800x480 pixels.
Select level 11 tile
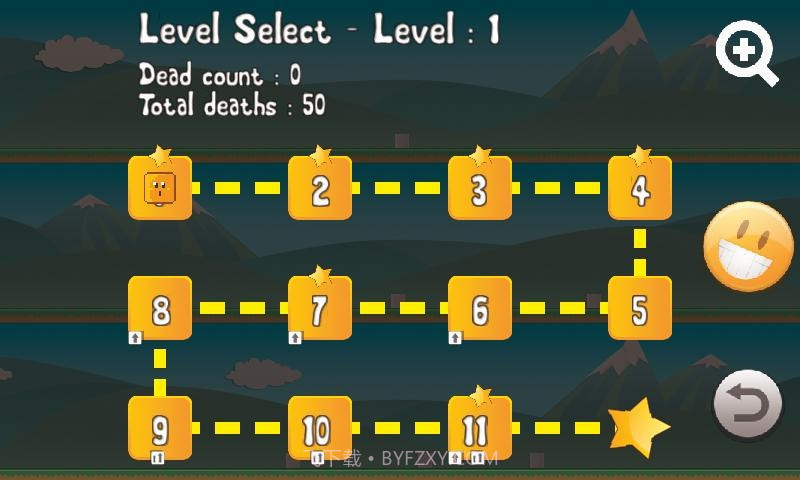click(480, 428)
